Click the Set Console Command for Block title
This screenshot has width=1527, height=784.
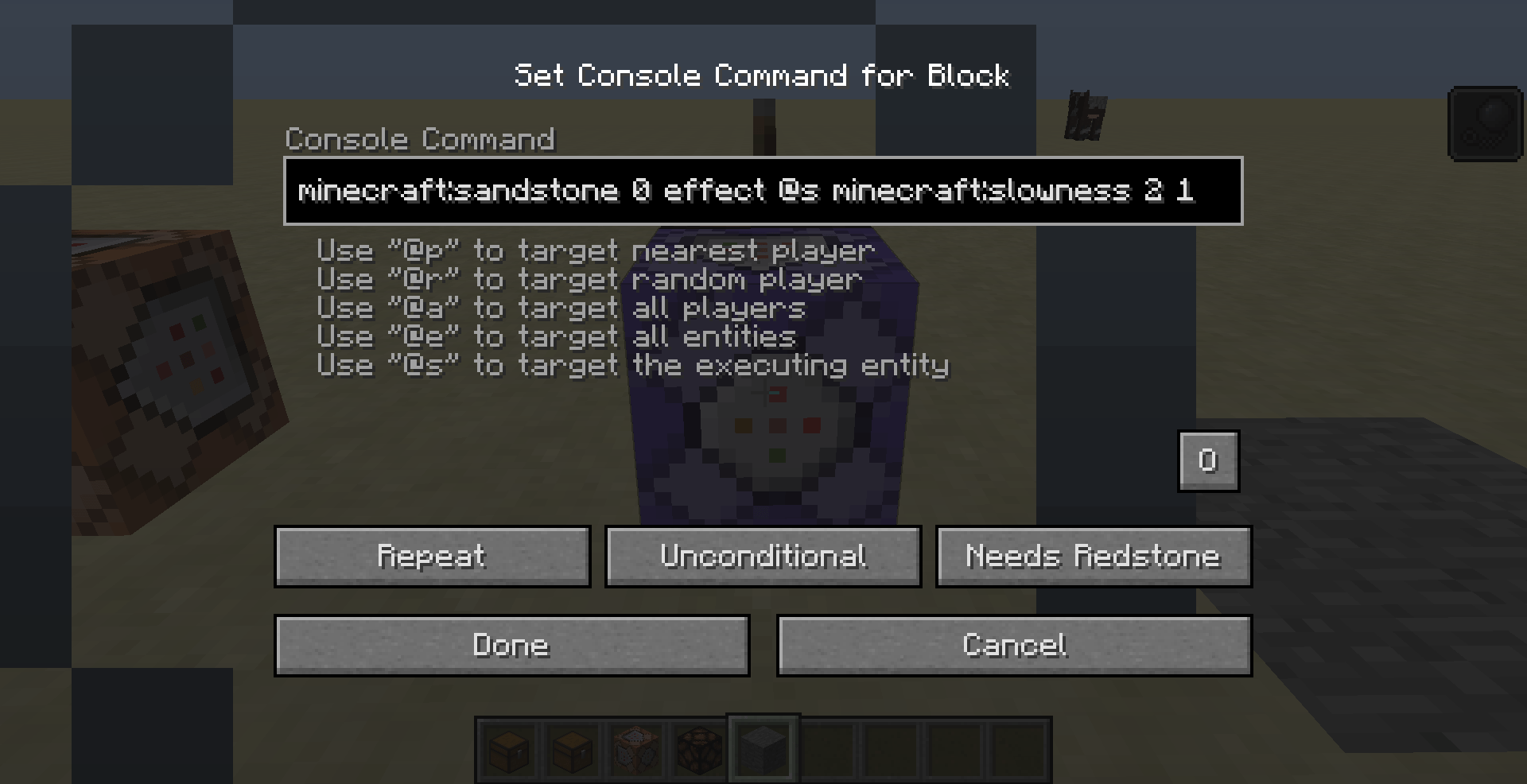(762, 76)
